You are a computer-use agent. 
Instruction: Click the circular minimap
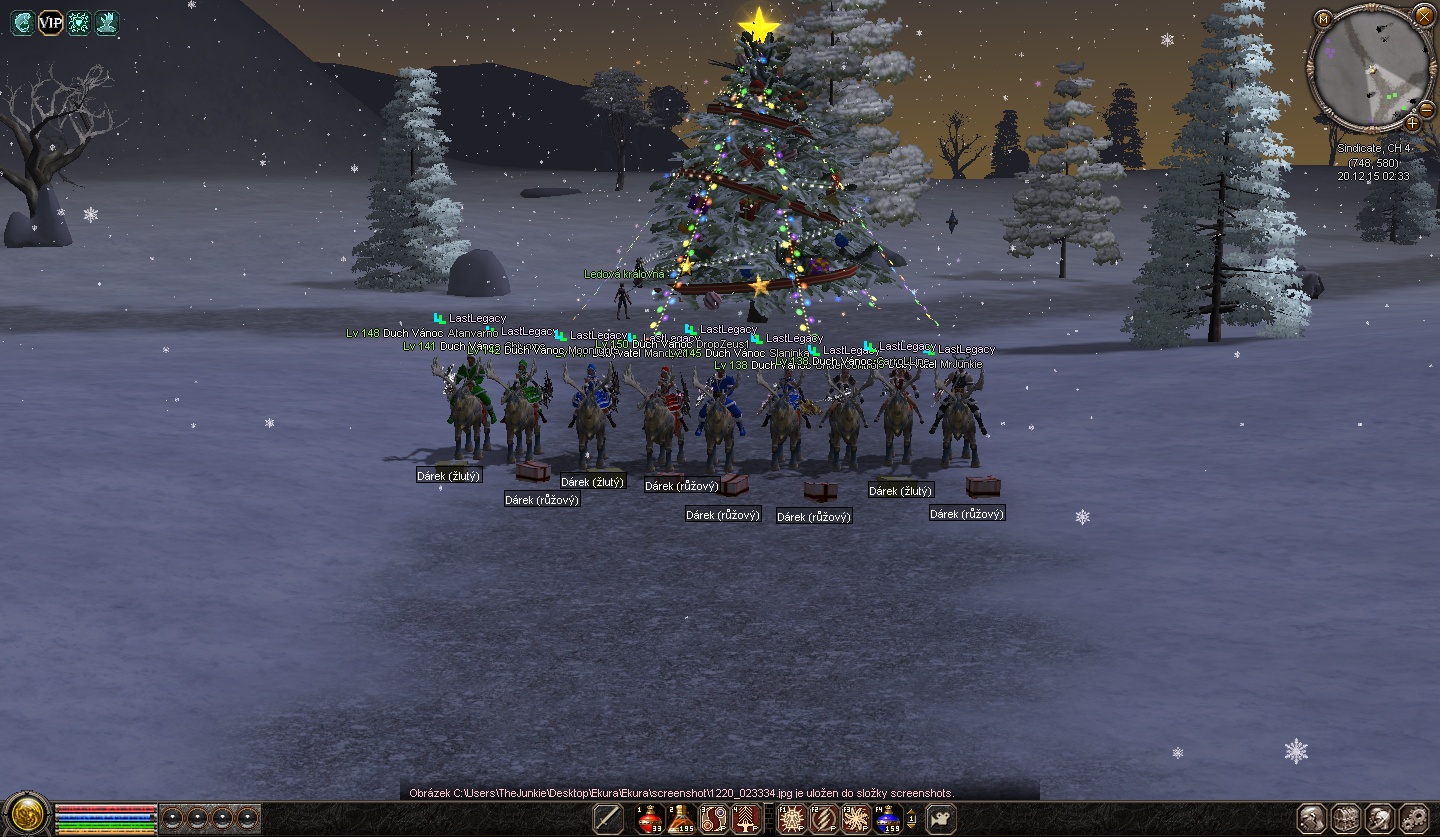(x=1370, y=70)
